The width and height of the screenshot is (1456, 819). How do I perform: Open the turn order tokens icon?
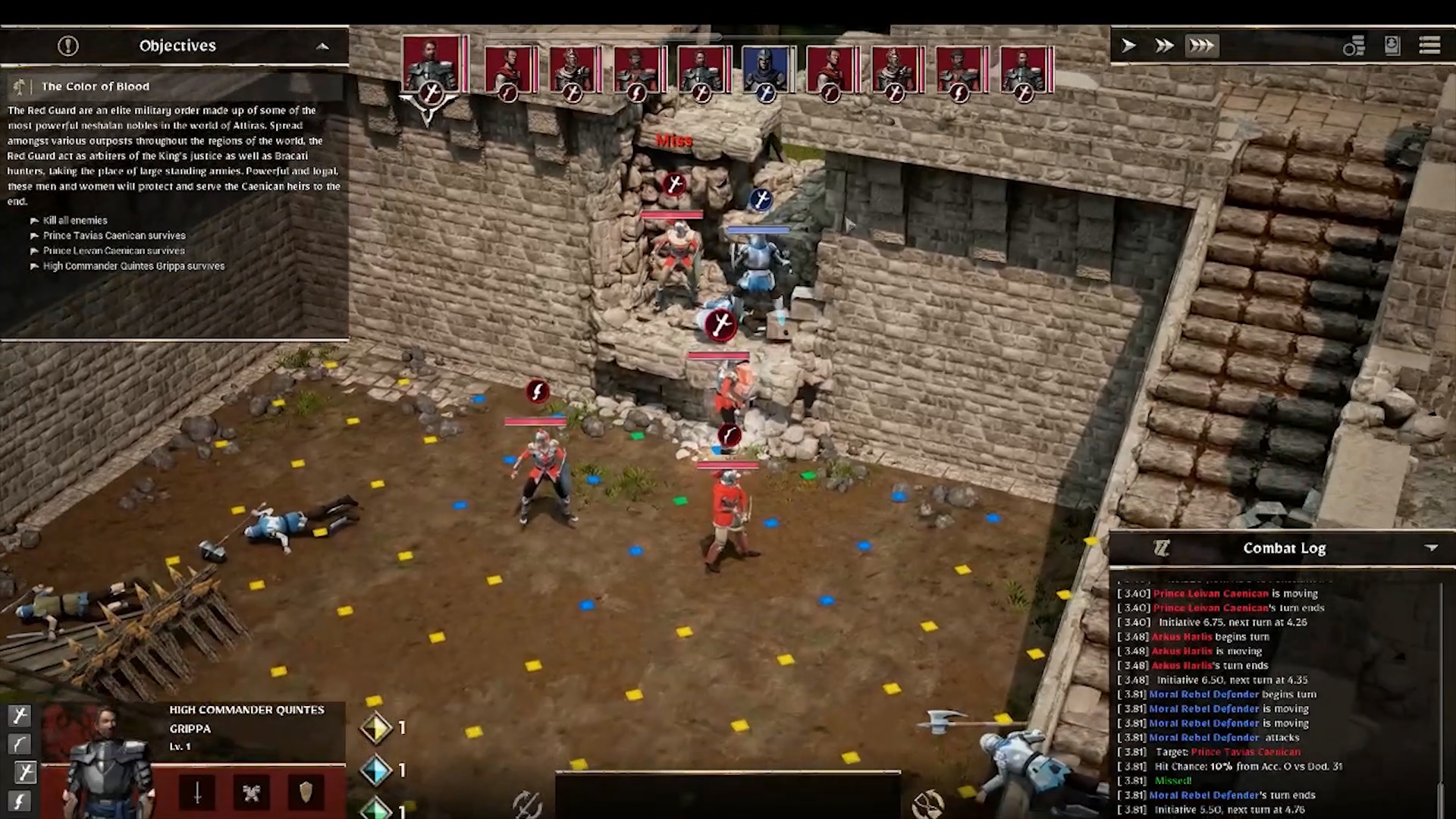pyautogui.click(x=1354, y=45)
